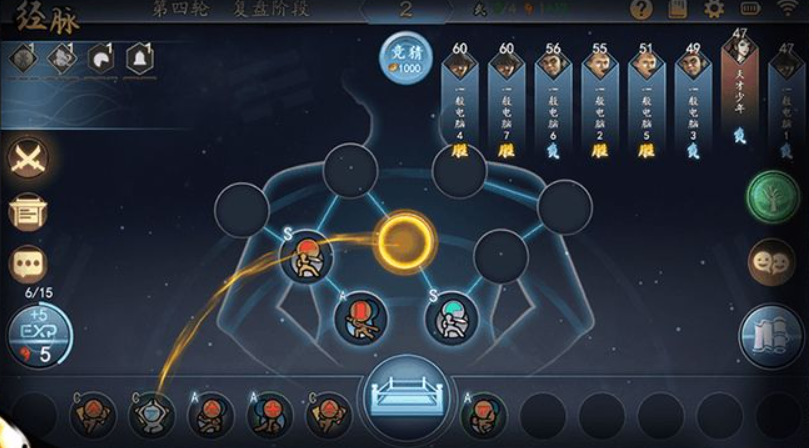The width and height of the screenshot is (809, 448).
Task: Open the help question mark button
Action: click(x=641, y=10)
